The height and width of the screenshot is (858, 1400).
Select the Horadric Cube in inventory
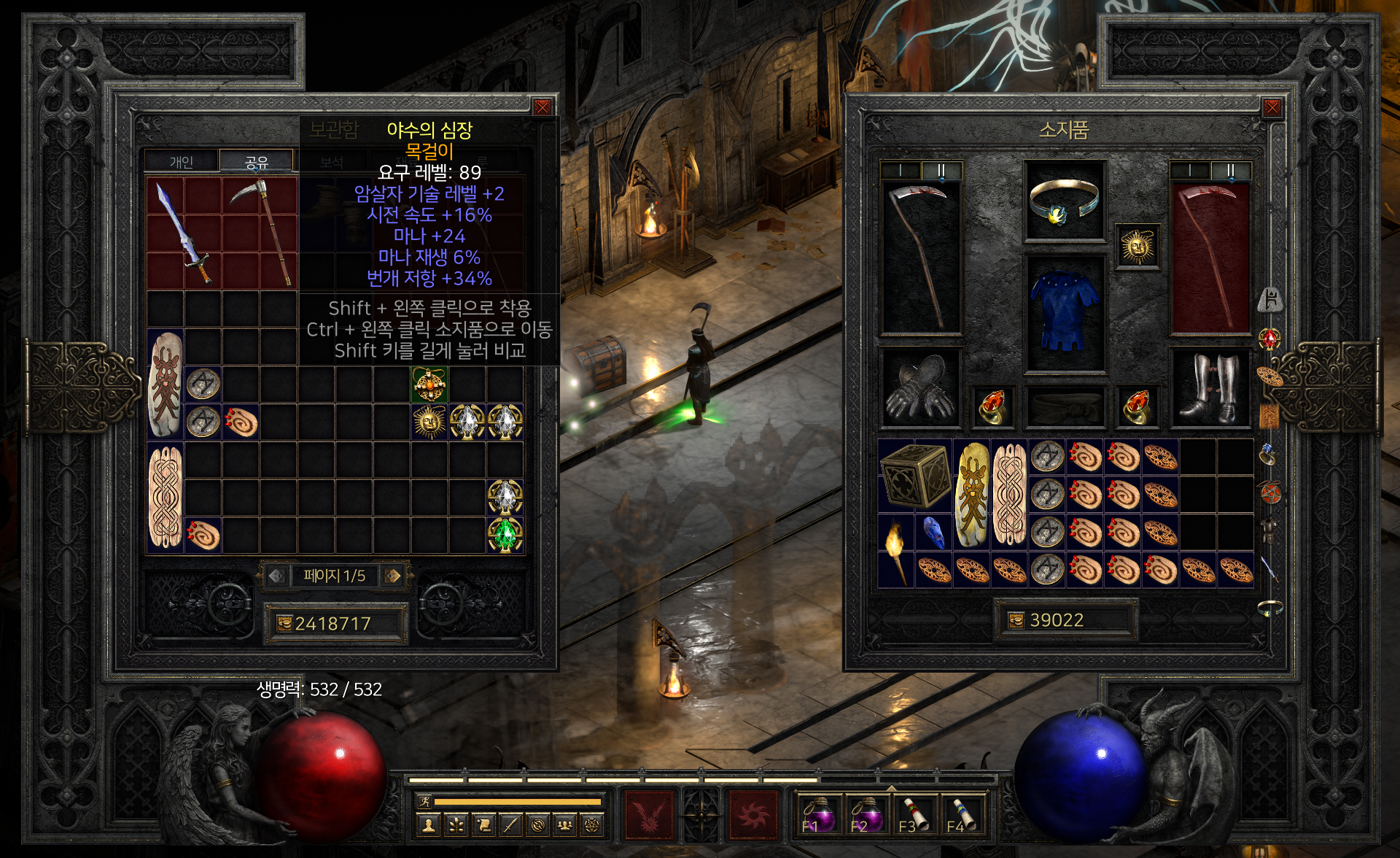915,476
